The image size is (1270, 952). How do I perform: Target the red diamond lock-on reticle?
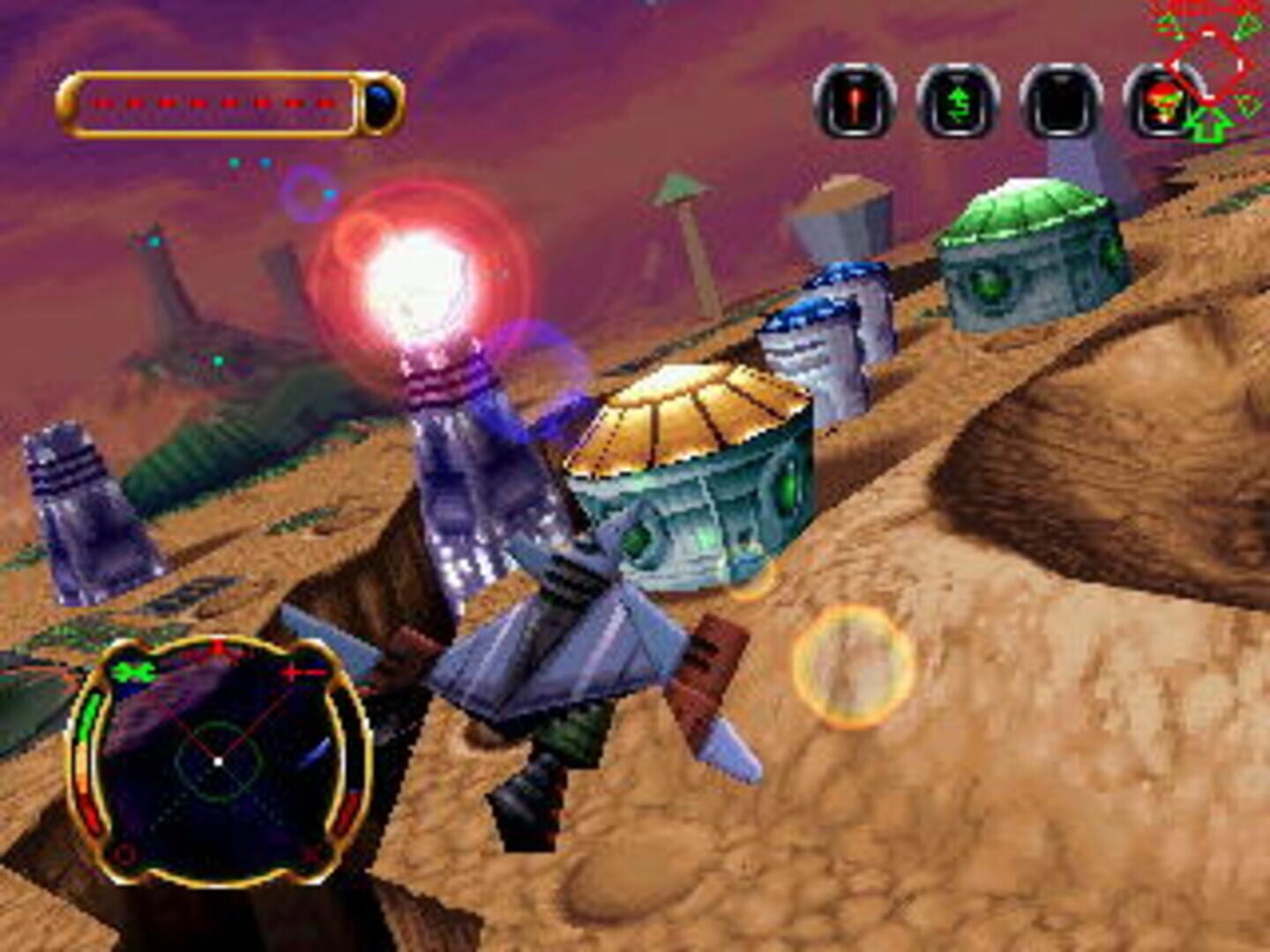click(1208, 62)
